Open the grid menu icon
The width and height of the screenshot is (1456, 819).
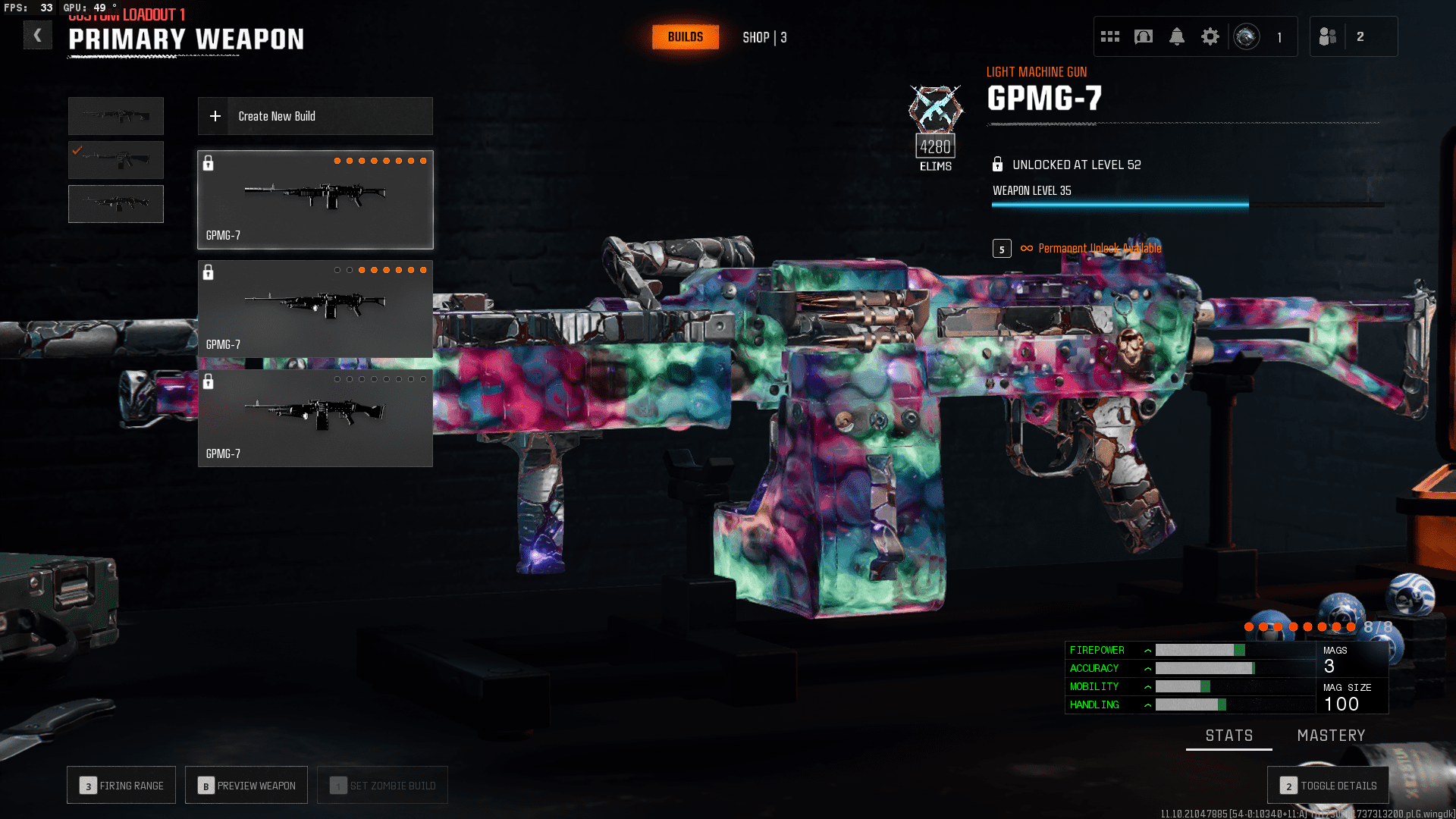click(x=1109, y=36)
